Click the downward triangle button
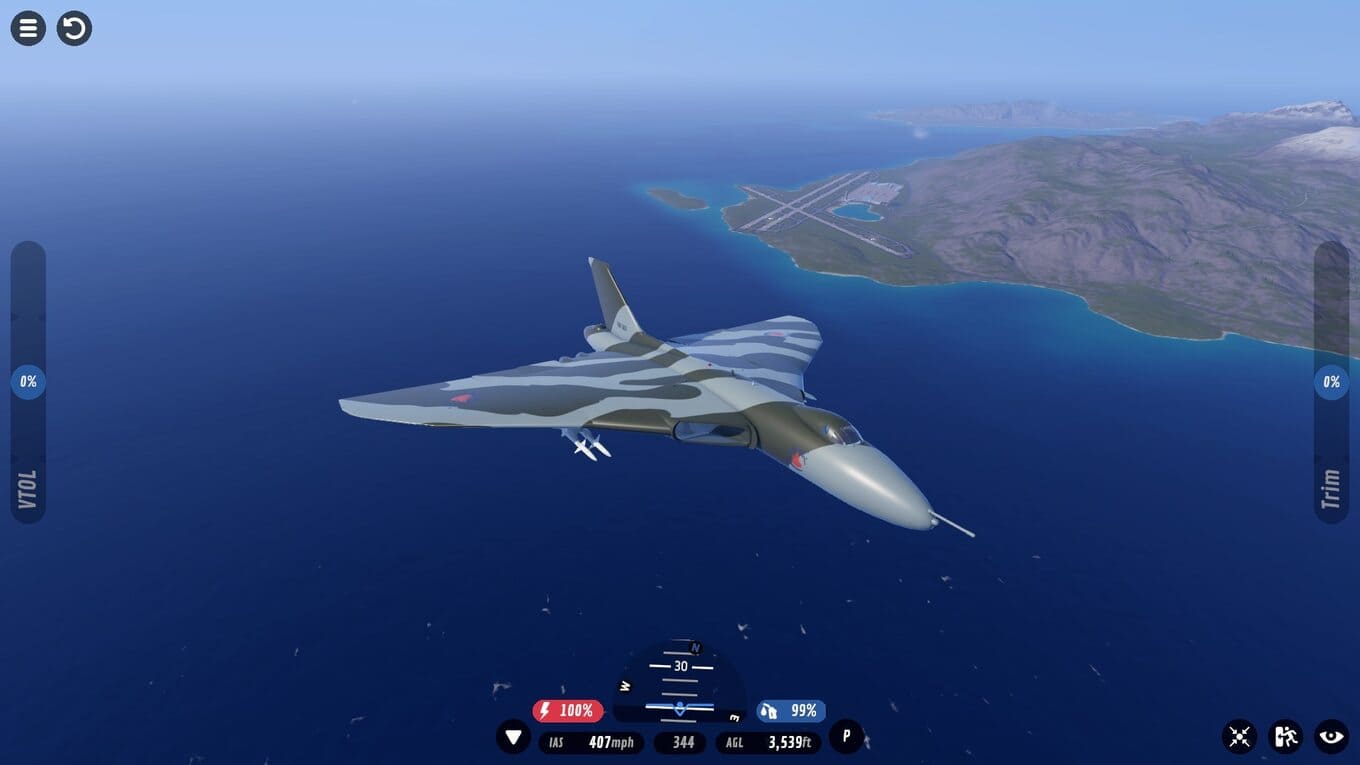This screenshot has width=1360, height=765. pos(513,738)
